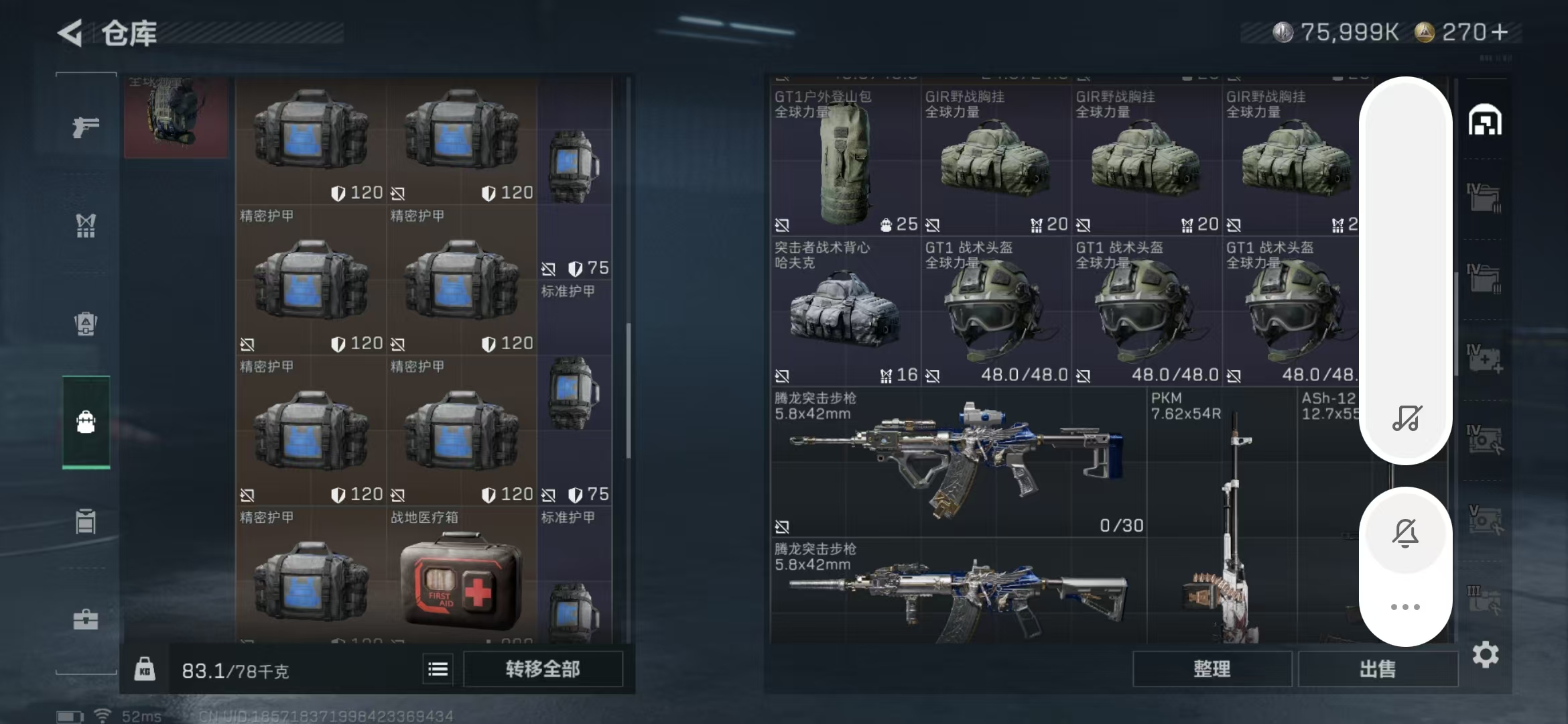
Task: Switch to the body armor vest tab
Action: click(86, 225)
